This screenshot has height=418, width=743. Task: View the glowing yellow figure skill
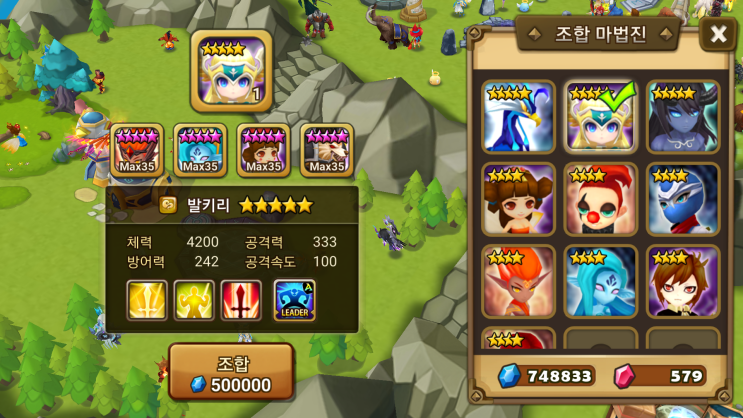coord(195,300)
